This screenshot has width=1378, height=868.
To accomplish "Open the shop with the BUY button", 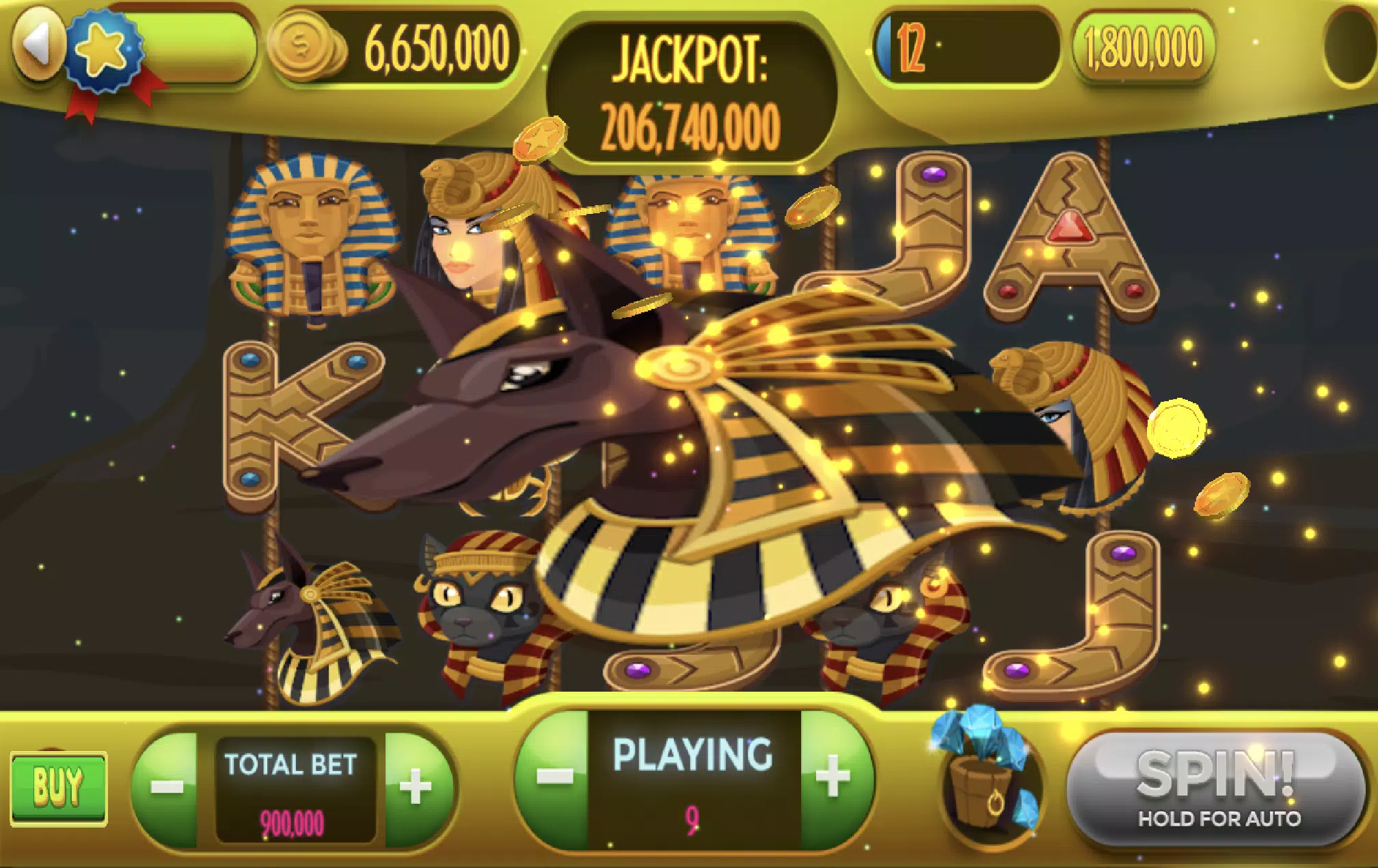I will 59,787.
